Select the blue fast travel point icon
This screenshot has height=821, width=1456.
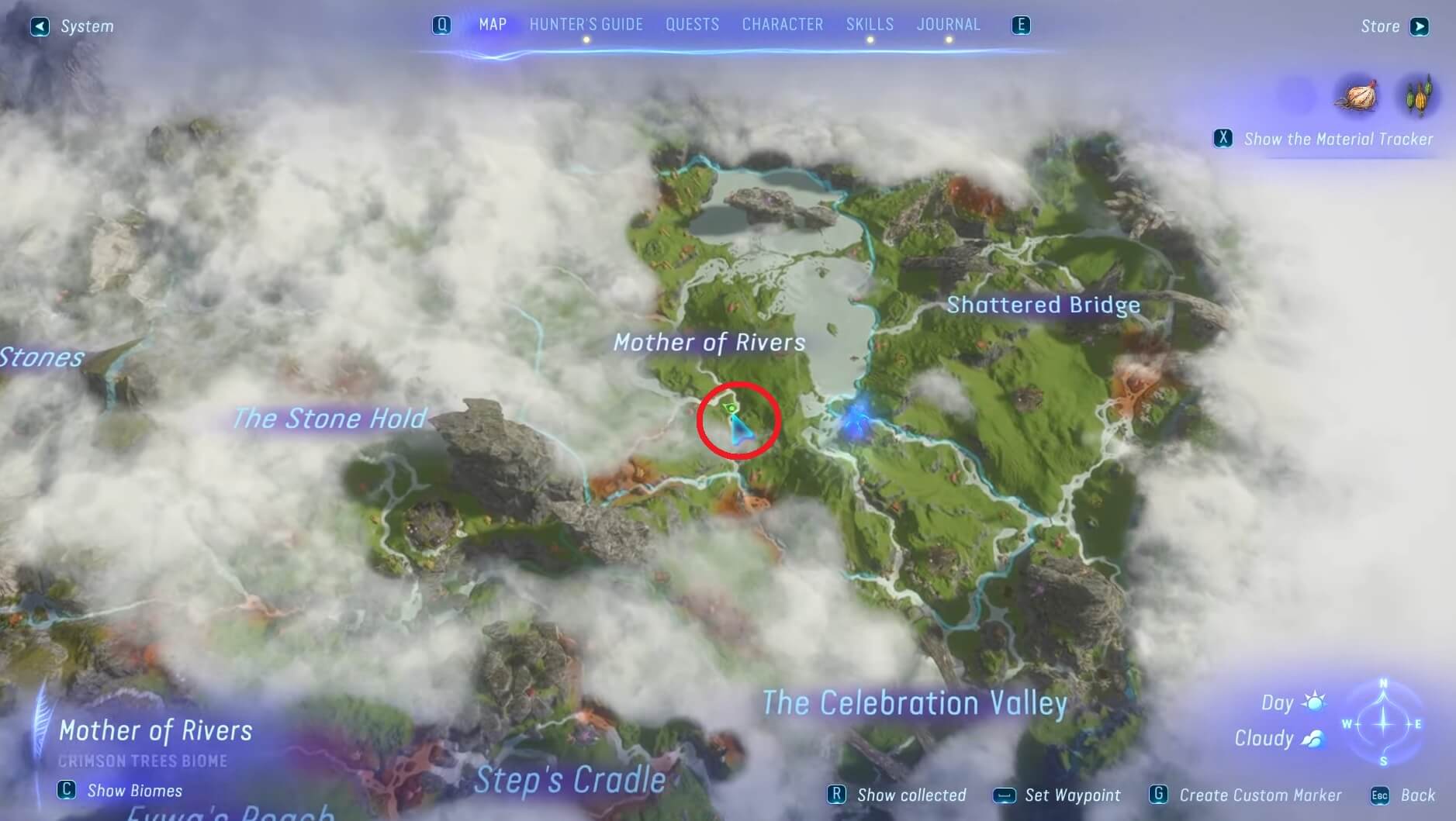(856, 420)
